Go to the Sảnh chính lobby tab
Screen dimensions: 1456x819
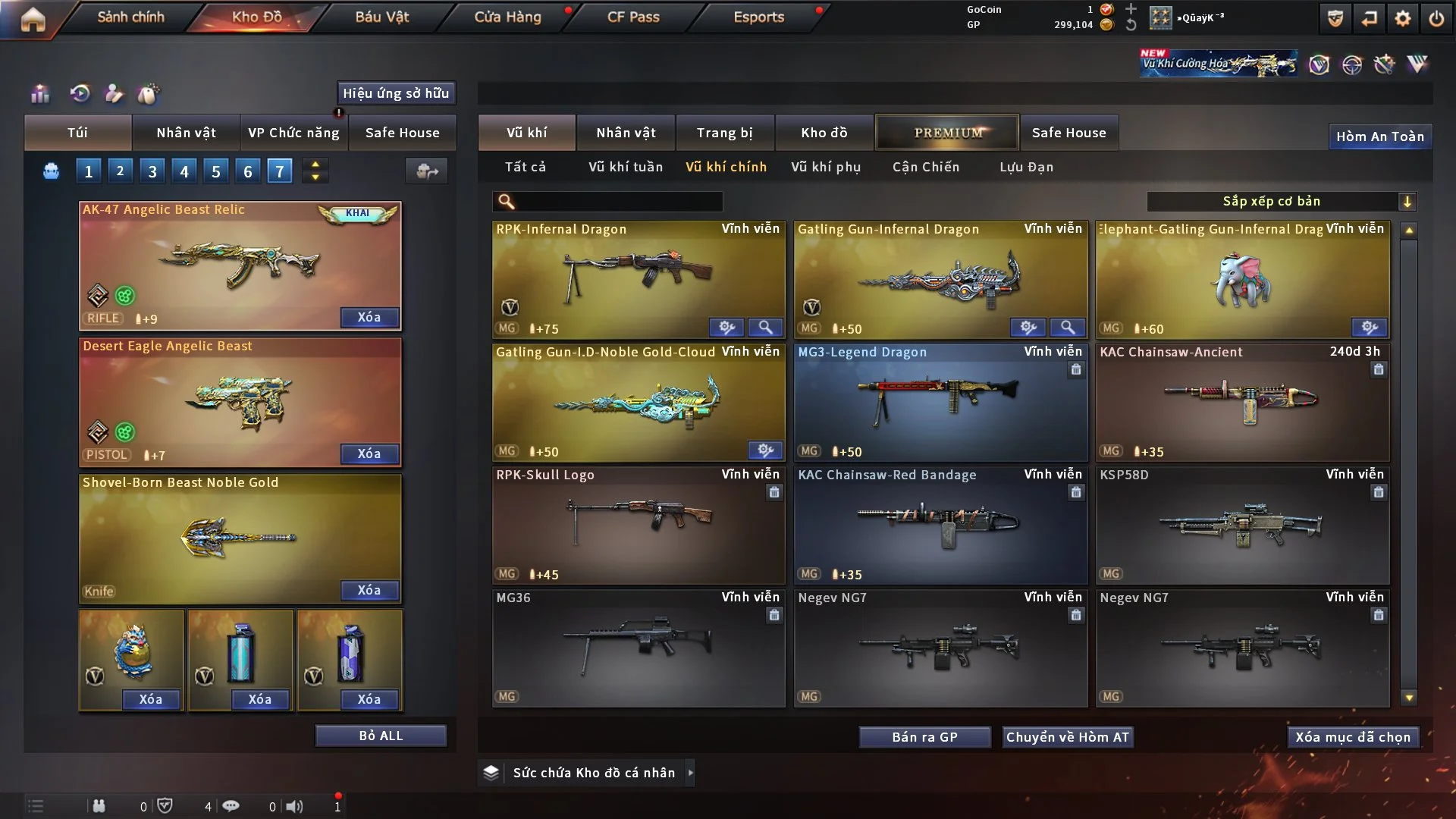(x=130, y=17)
